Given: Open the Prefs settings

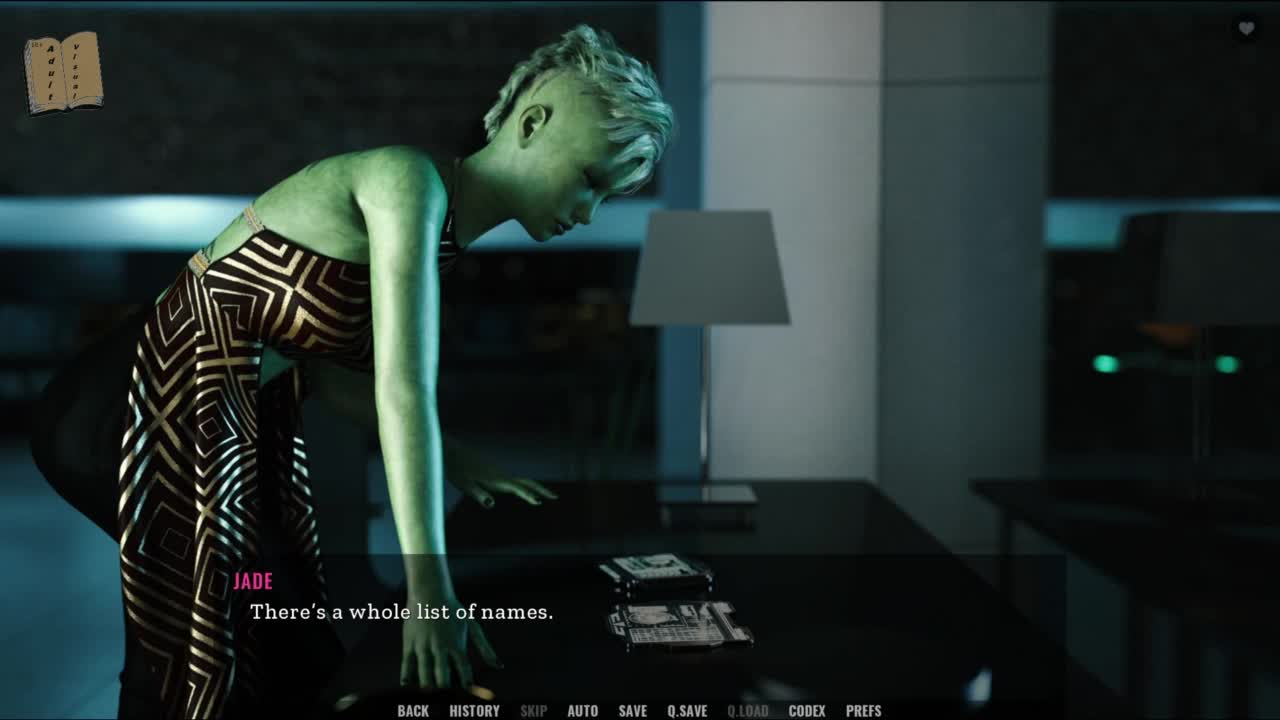Looking at the screenshot, I should pos(863,711).
